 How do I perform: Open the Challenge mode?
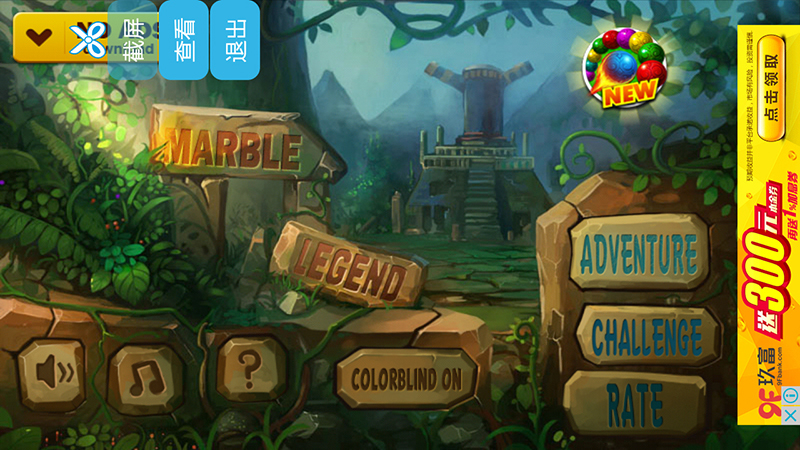[646, 336]
